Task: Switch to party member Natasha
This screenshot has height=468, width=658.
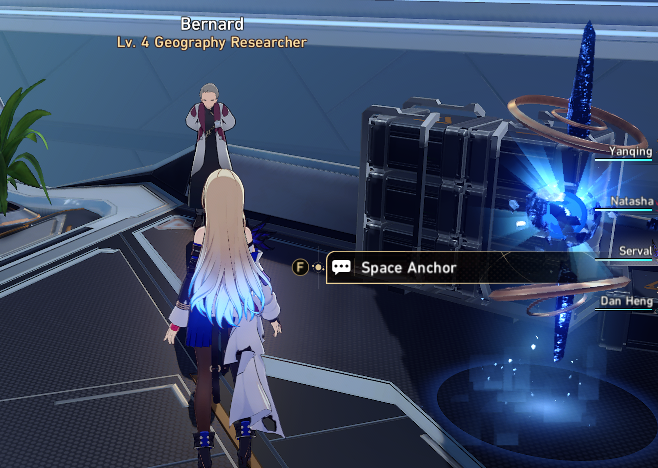Action: tap(630, 201)
